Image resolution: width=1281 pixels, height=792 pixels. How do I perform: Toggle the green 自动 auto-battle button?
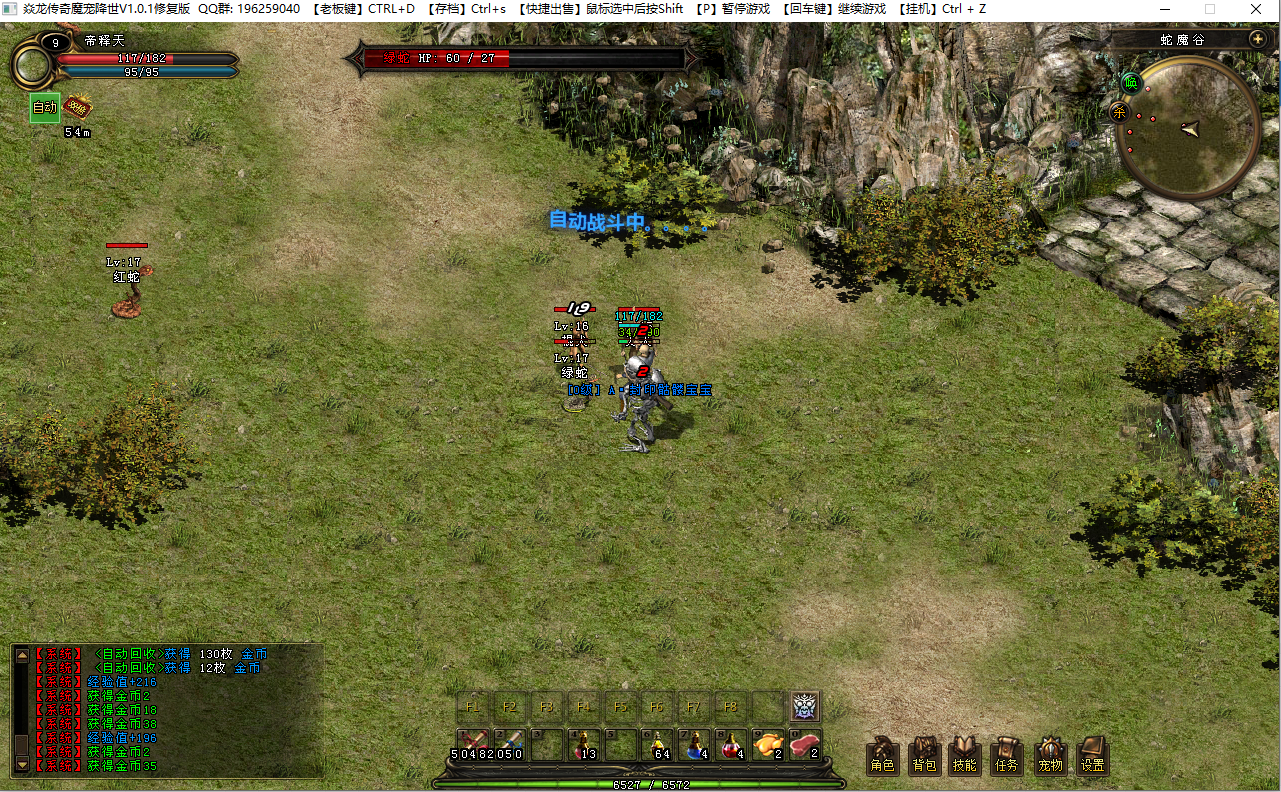tap(45, 108)
